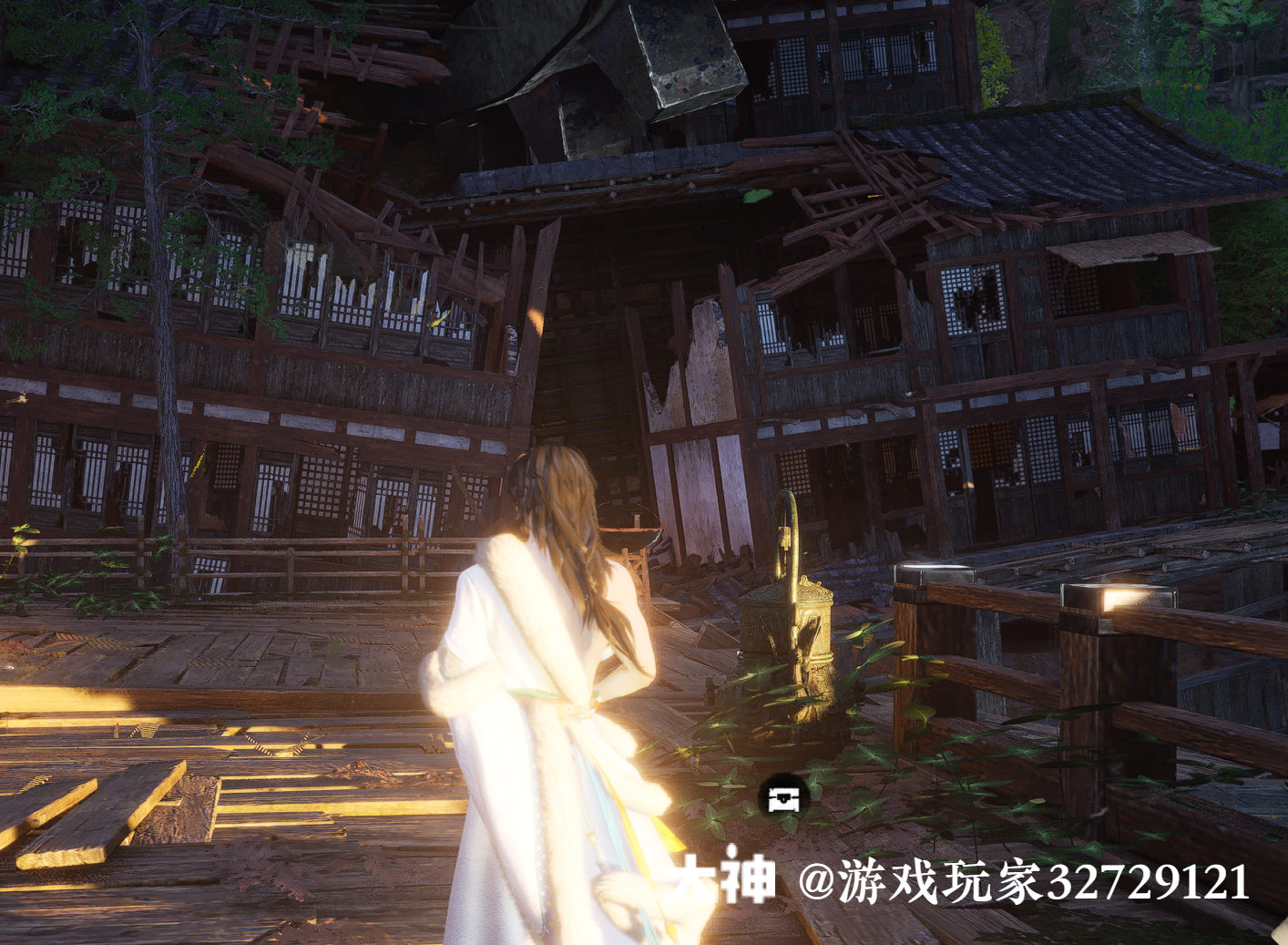Click the treasure chest marker icon
The height and width of the screenshot is (945, 1288).
pos(783,799)
